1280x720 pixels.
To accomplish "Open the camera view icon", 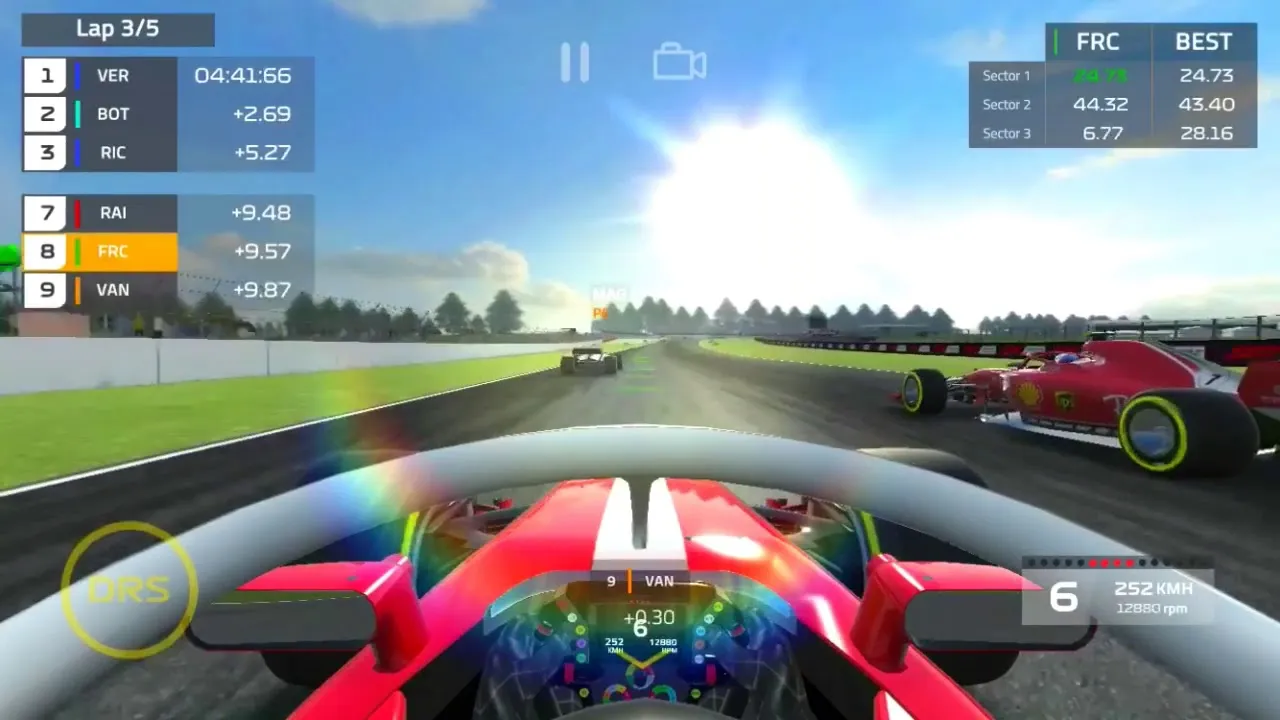I will [679, 61].
